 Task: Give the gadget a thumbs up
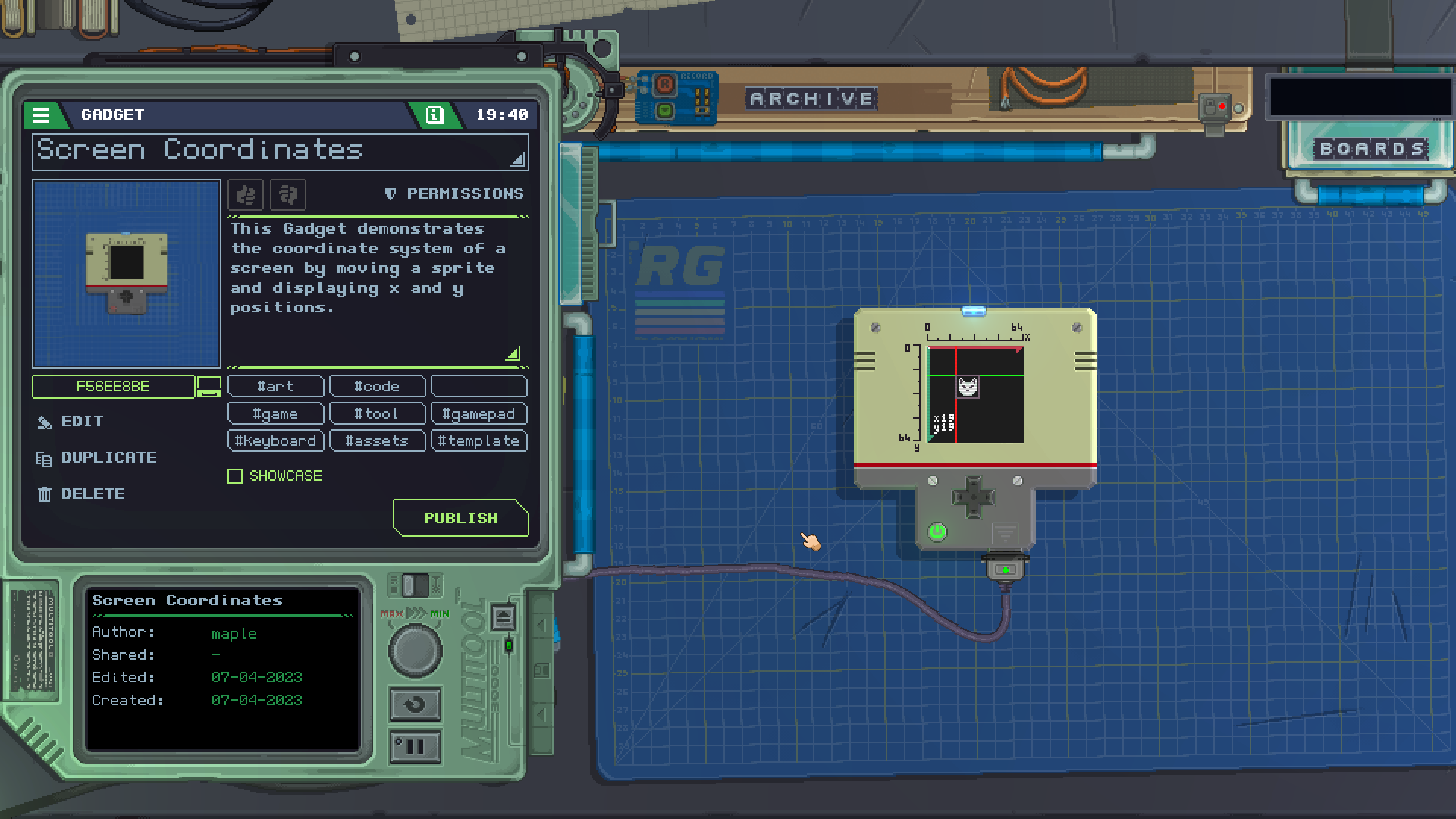point(246,195)
